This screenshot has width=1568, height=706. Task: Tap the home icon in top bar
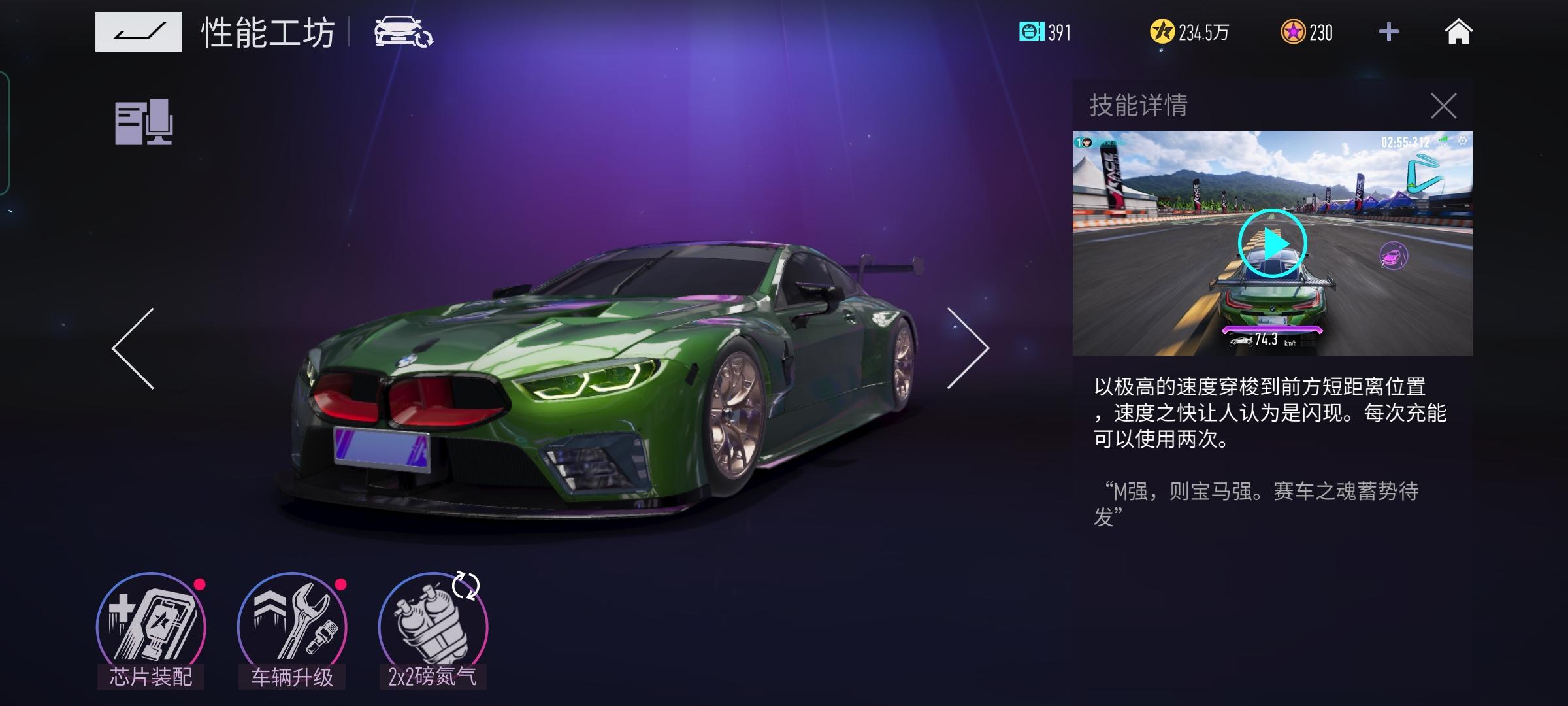pos(1460,32)
